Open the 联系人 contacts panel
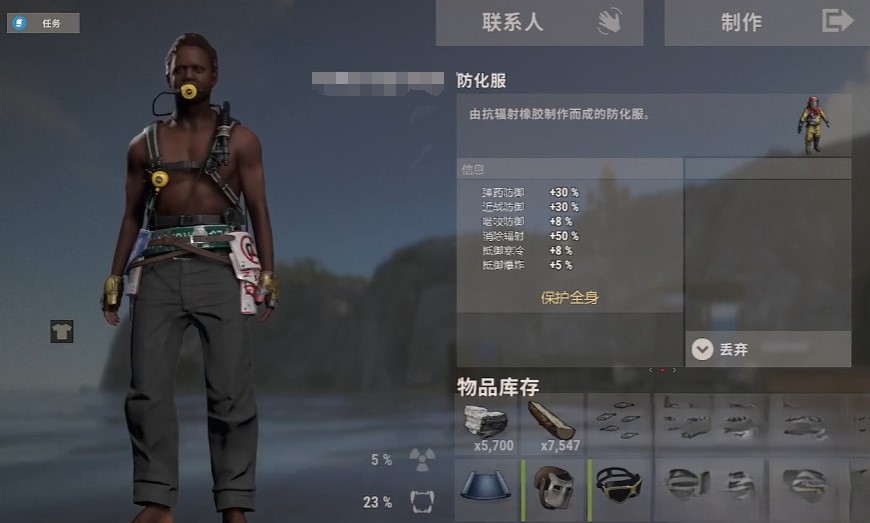Screen dimensions: 870x523 coord(539,22)
